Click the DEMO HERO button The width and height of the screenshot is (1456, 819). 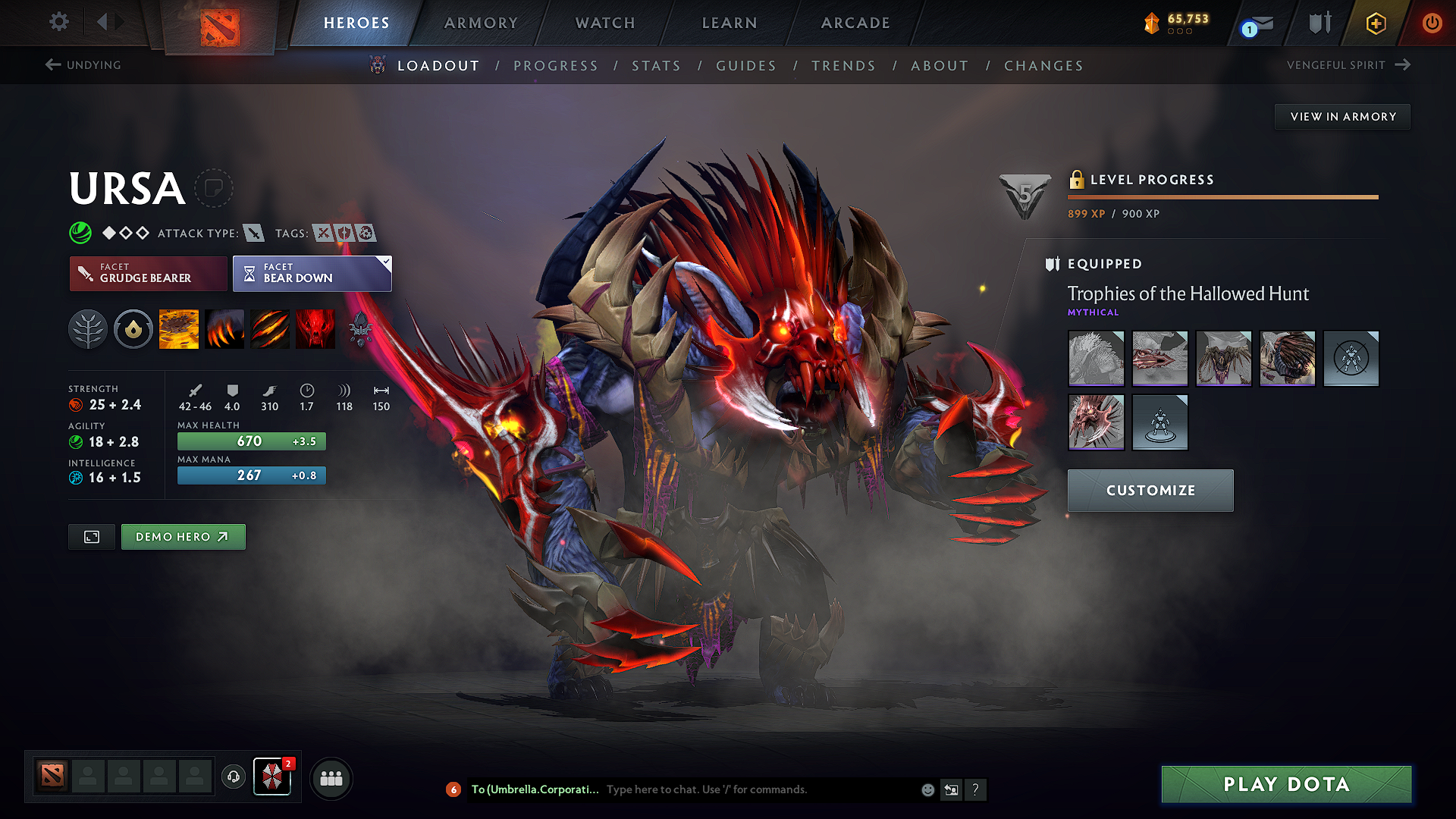(183, 536)
